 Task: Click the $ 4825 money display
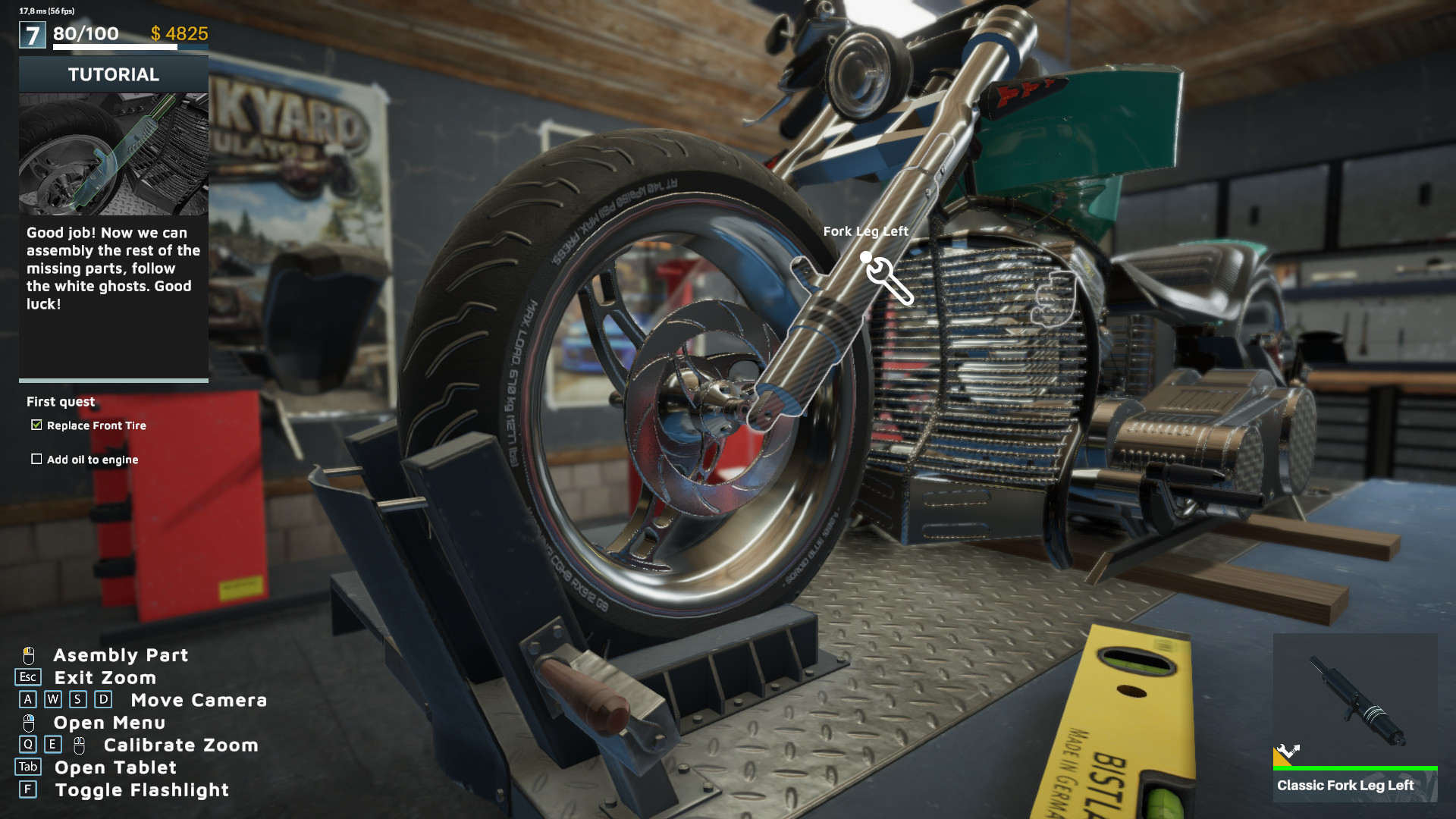coord(179,33)
